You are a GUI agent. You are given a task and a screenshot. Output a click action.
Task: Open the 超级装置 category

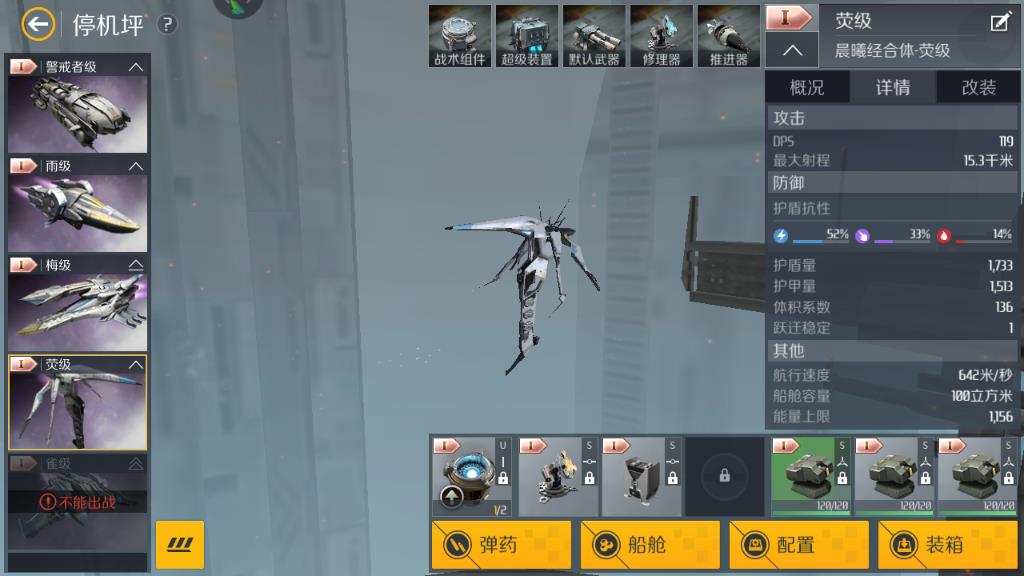point(527,36)
